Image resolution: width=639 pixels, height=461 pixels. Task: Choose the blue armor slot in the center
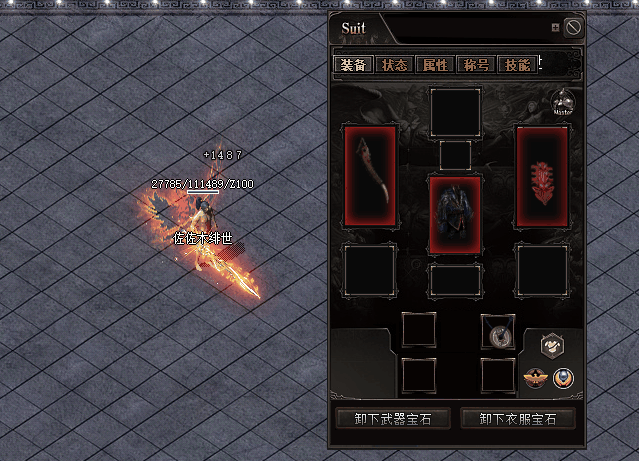(455, 214)
